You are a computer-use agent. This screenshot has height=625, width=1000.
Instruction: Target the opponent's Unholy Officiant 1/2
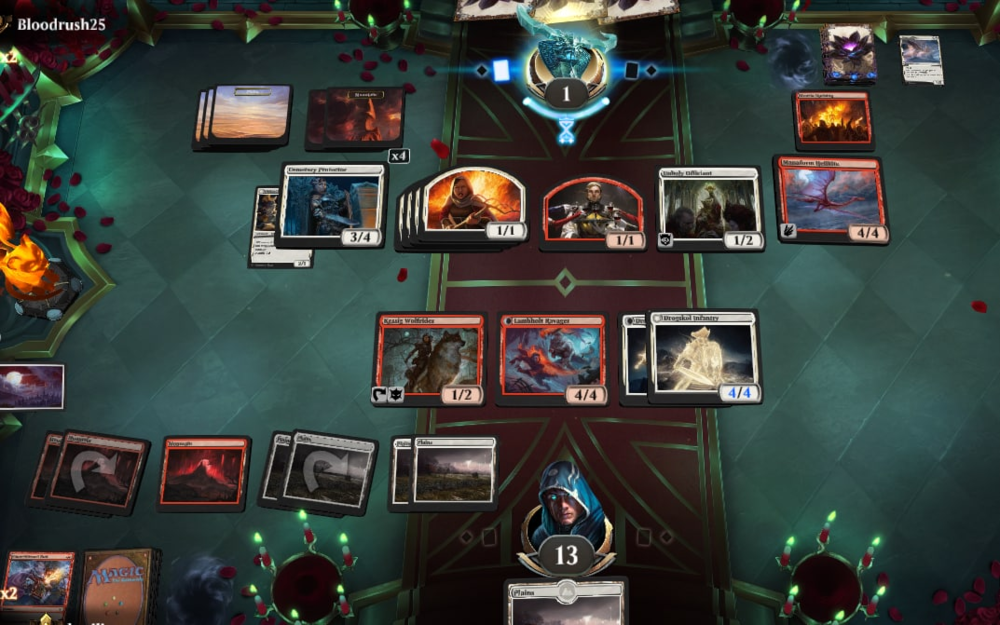pyautogui.click(x=710, y=208)
